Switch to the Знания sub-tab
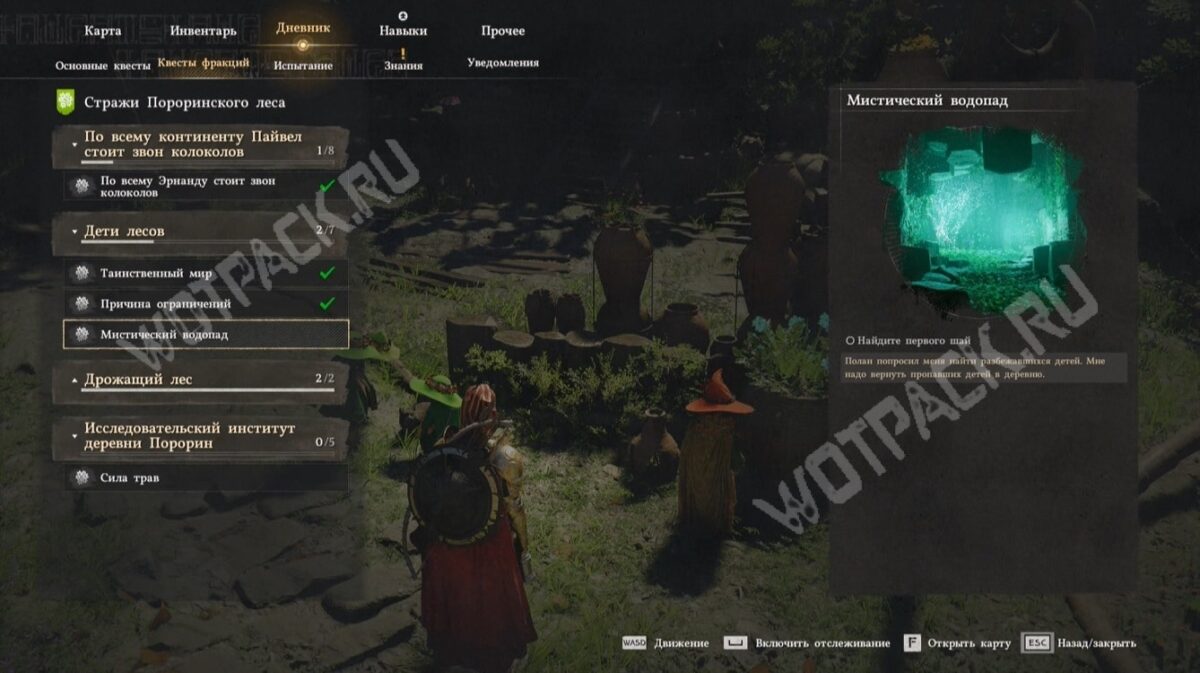The image size is (1200, 673). pos(403,65)
